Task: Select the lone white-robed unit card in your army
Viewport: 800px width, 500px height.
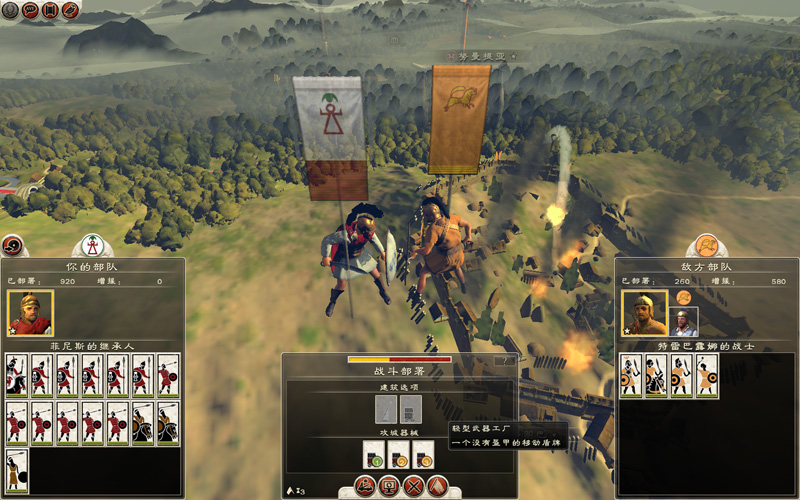Action: click(17, 472)
